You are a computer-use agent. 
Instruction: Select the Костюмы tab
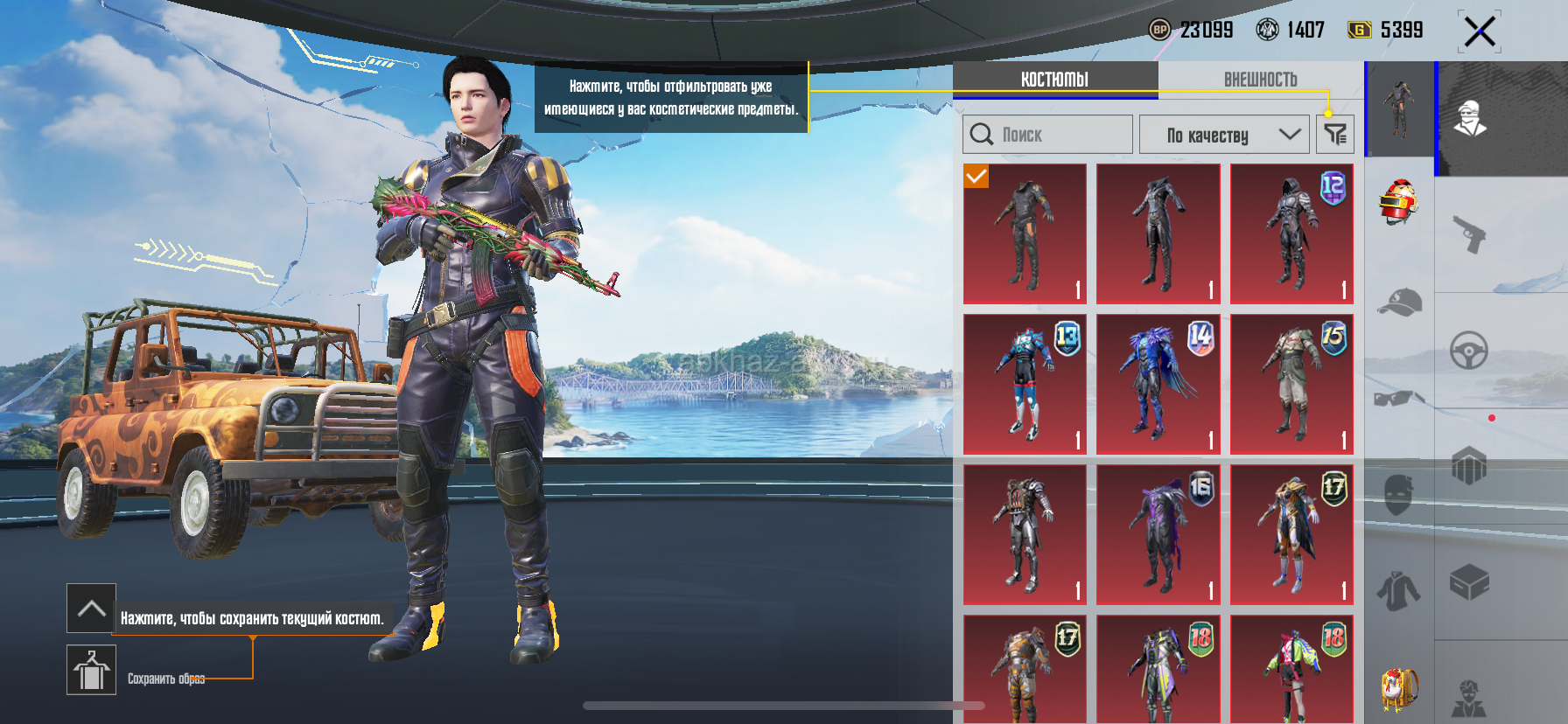tap(1054, 80)
